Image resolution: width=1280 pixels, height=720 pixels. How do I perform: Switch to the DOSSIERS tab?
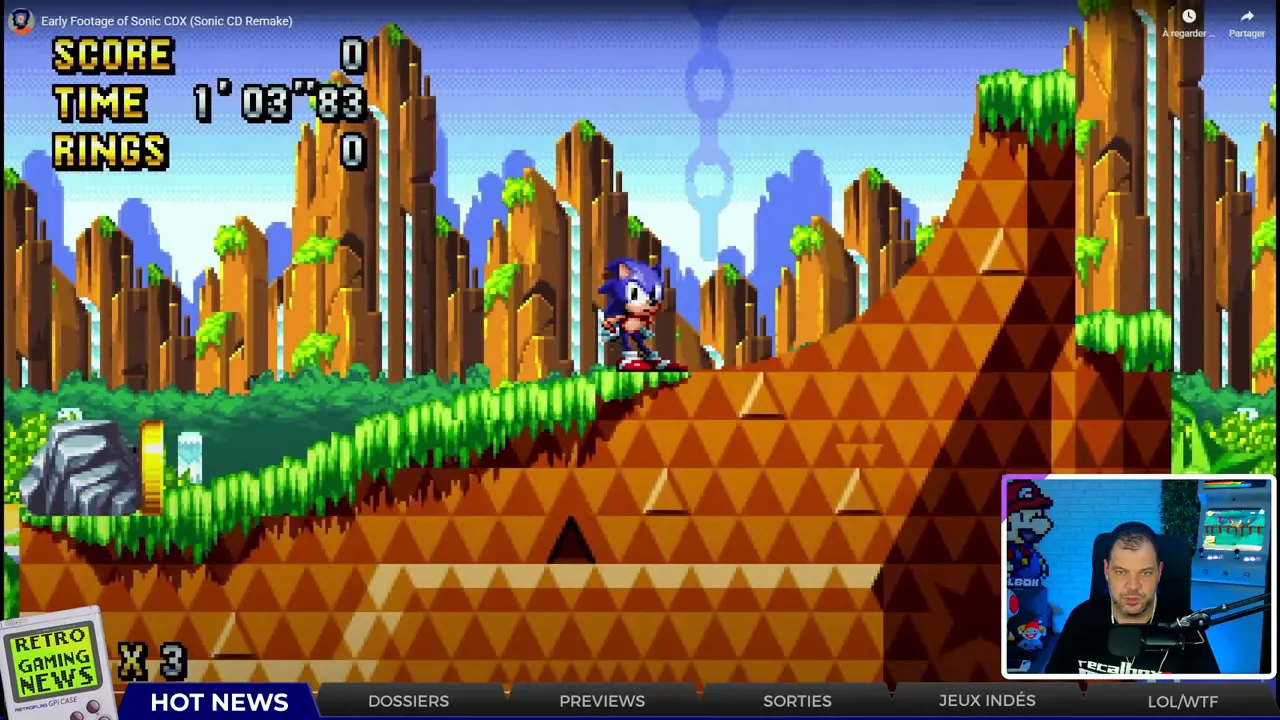click(x=408, y=701)
